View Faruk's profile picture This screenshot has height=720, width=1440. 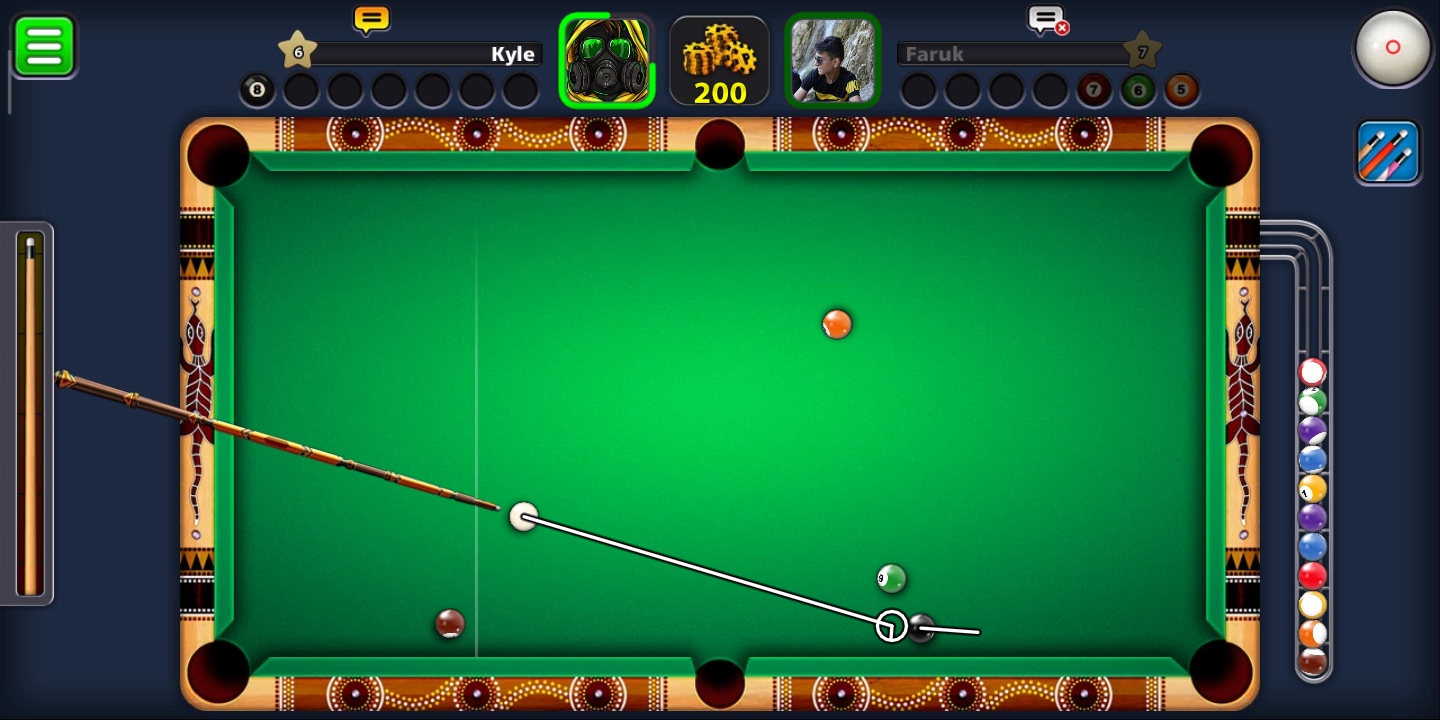832,60
